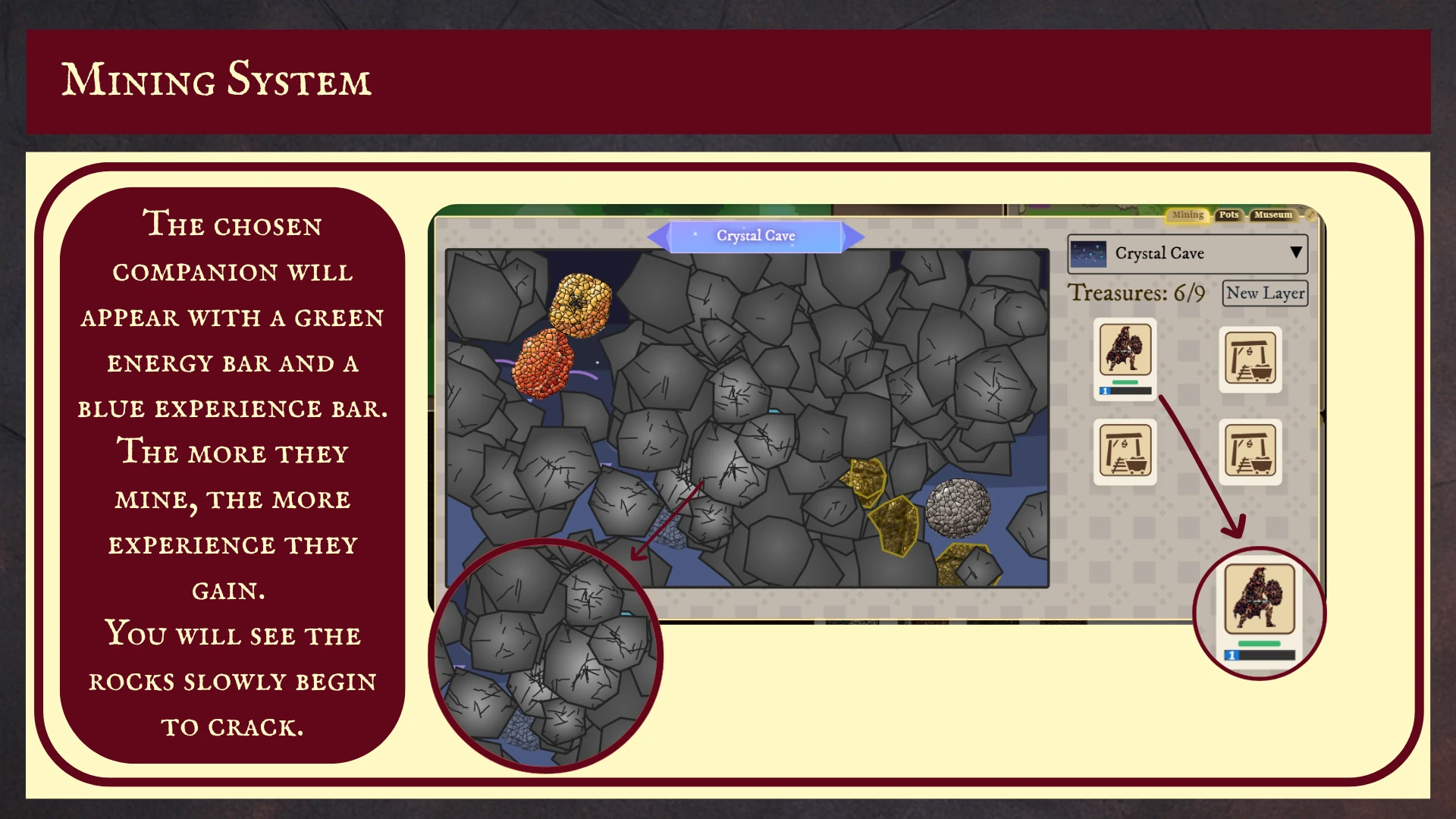Click the top-right minecart slot icon

[x=1250, y=359]
